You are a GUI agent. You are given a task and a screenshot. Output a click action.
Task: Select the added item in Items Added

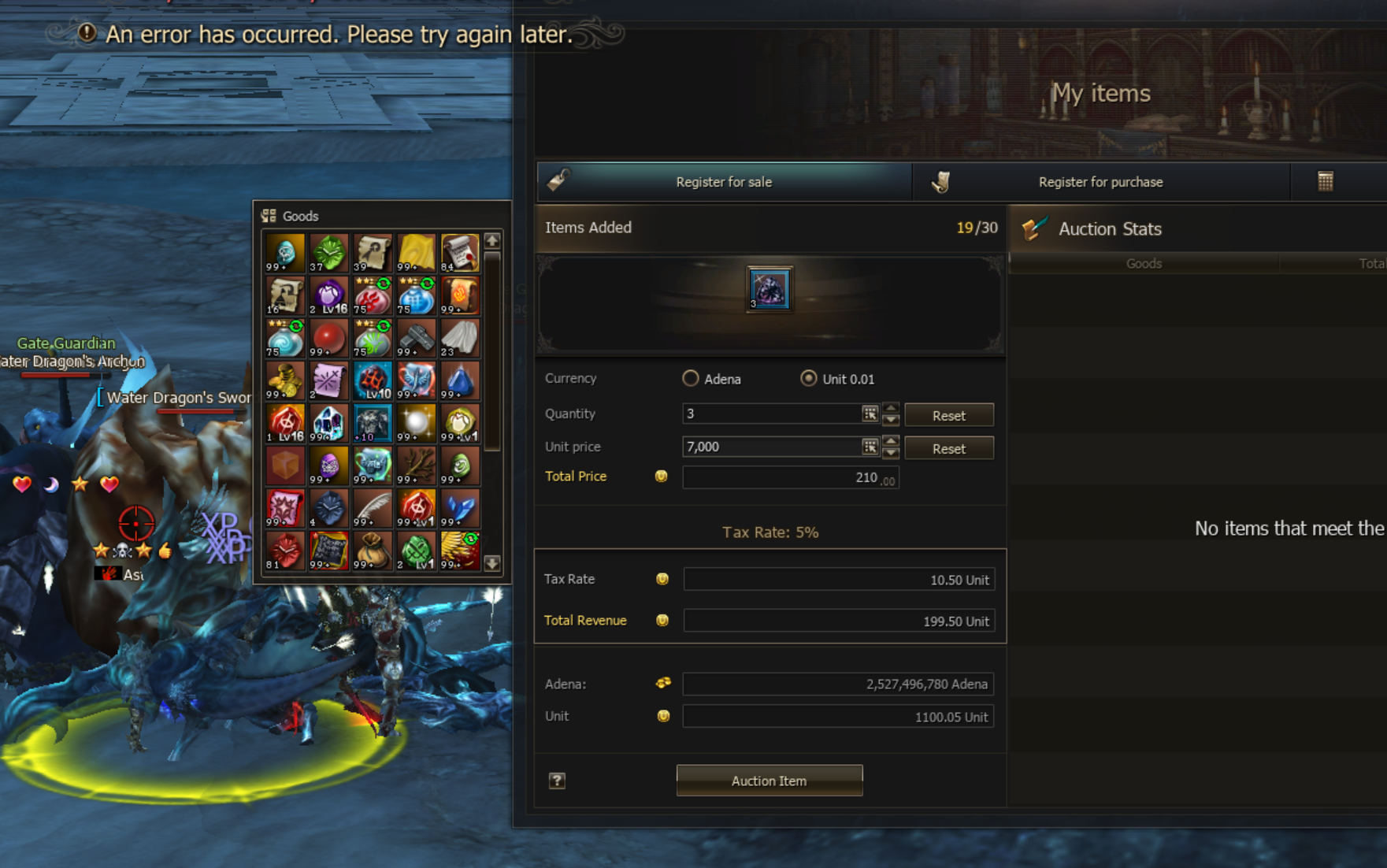(769, 289)
